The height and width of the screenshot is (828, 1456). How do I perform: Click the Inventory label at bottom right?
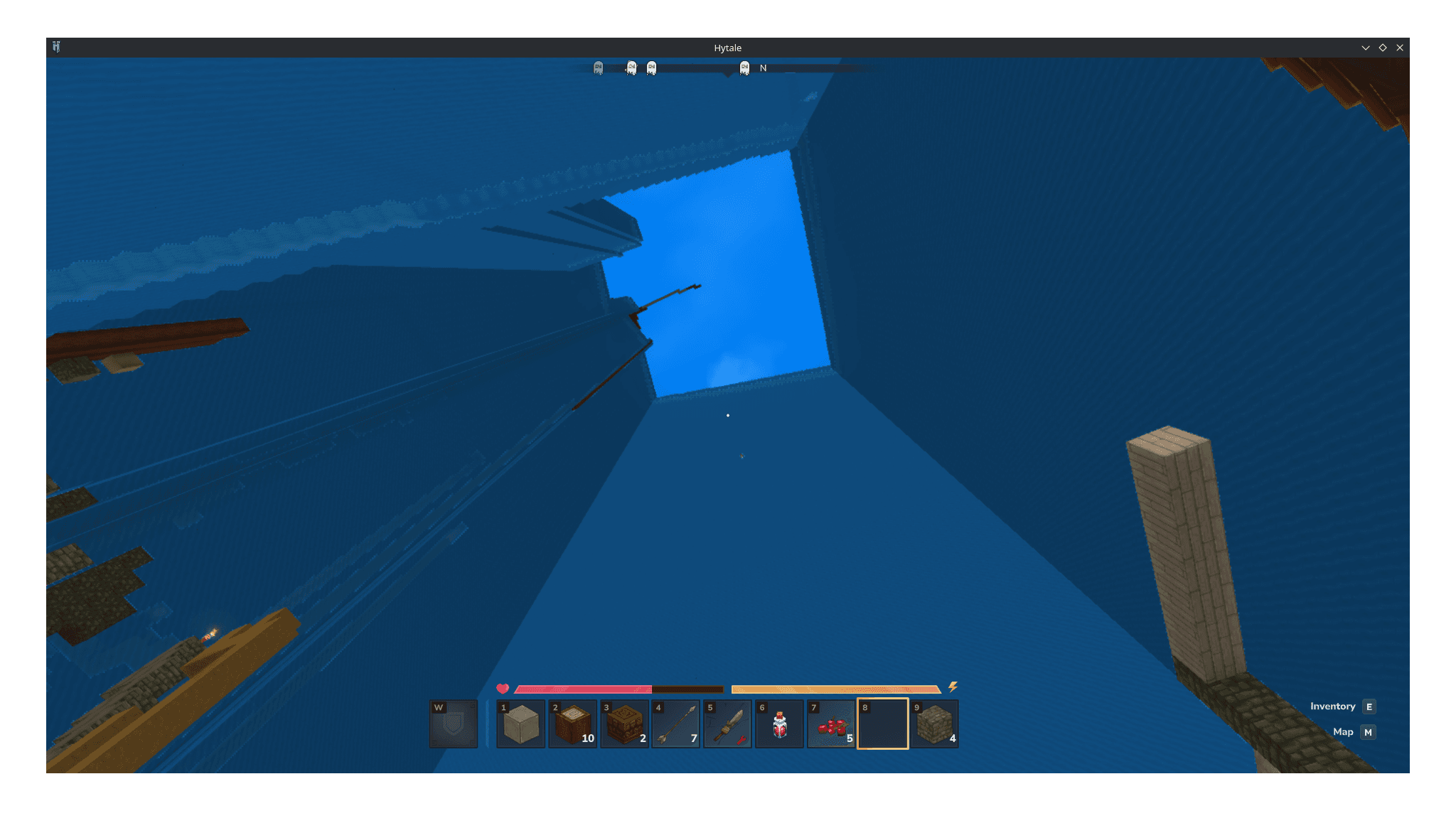pyautogui.click(x=1332, y=706)
